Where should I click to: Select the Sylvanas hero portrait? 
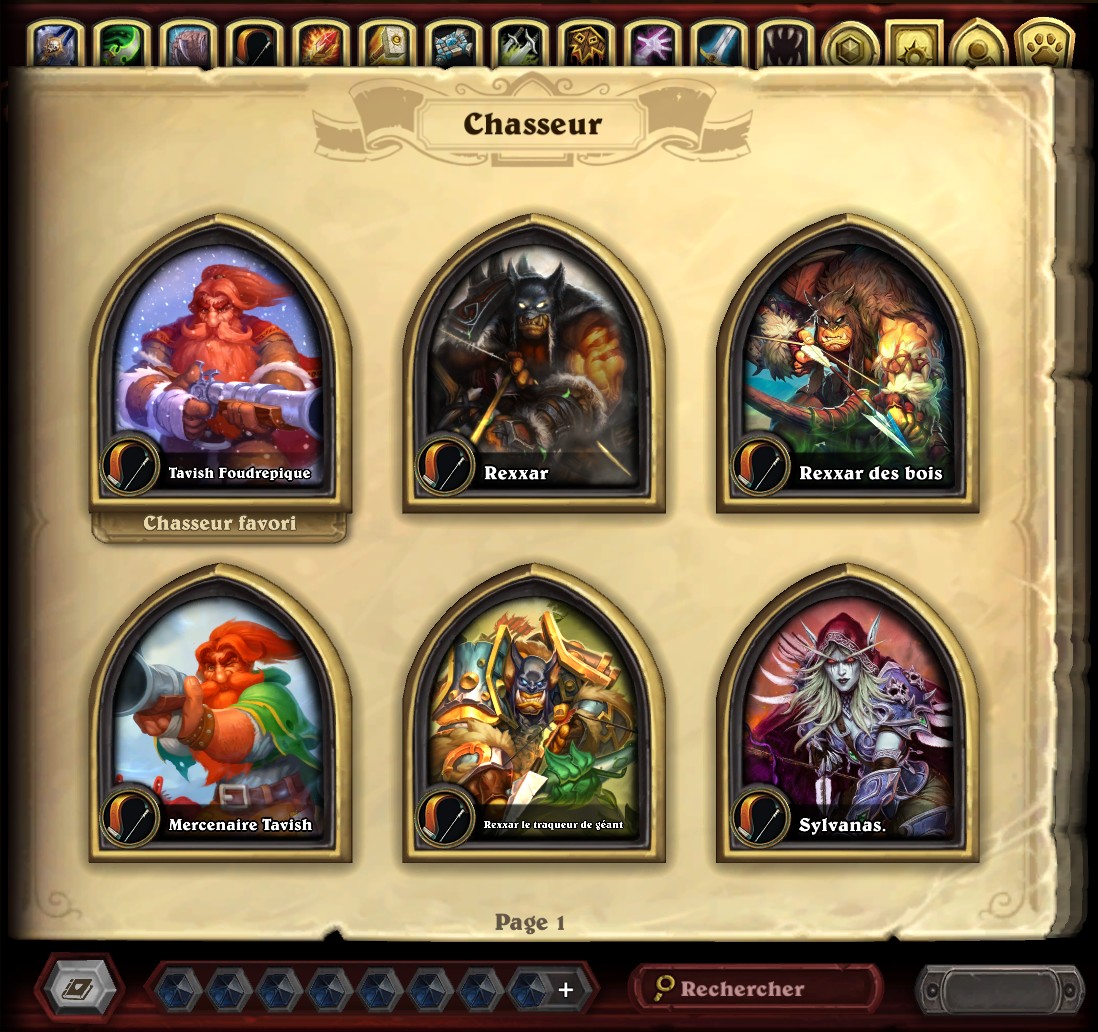[847, 715]
